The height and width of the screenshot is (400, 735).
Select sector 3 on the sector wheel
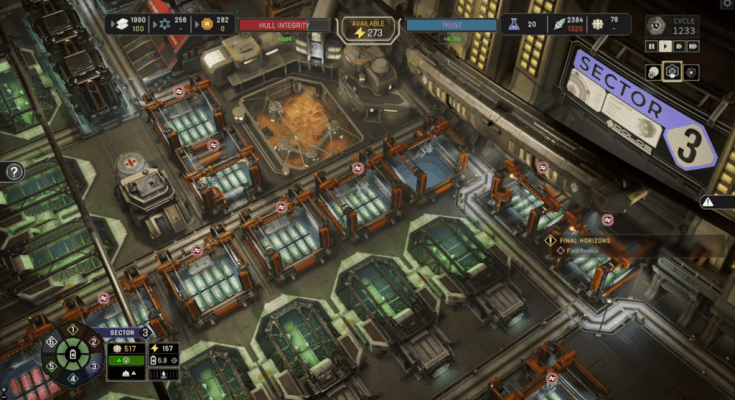point(94,366)
